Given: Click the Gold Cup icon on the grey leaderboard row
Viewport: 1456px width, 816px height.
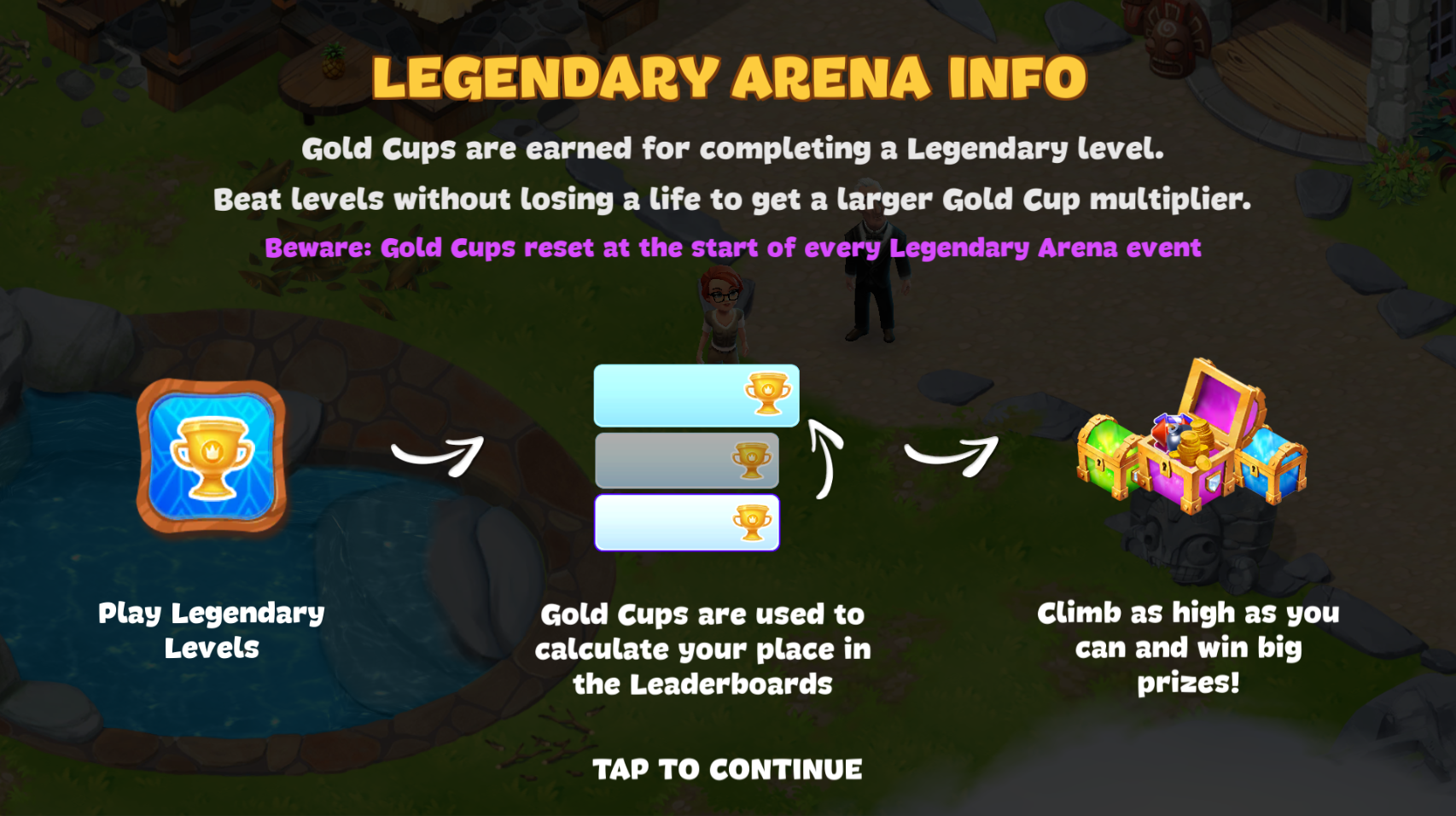Looking at the screenshot, I should (749, 459).
